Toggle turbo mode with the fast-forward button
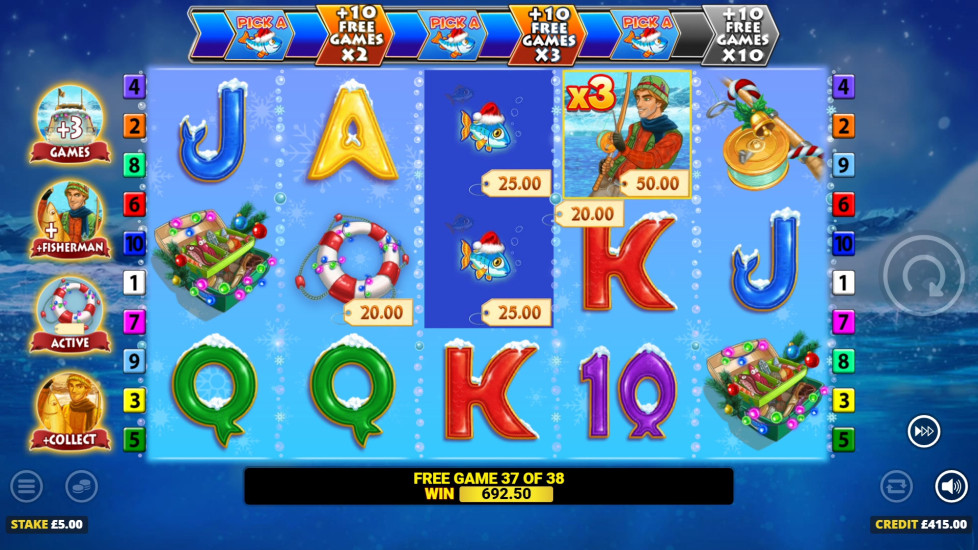Viewport: 978px width, 550px height. point(923,431)
